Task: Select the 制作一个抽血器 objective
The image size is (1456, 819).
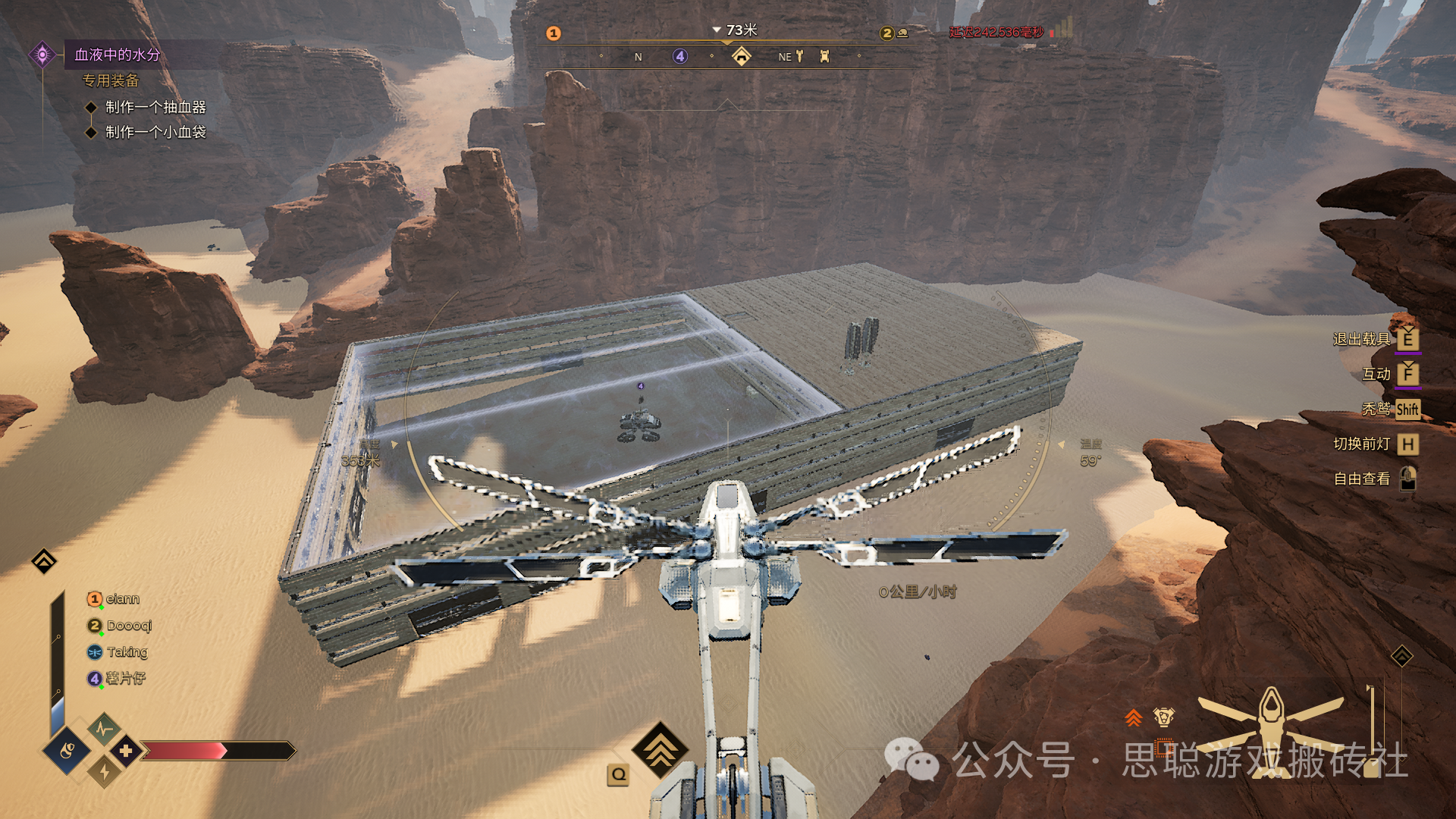Action: tap(155, 107)
